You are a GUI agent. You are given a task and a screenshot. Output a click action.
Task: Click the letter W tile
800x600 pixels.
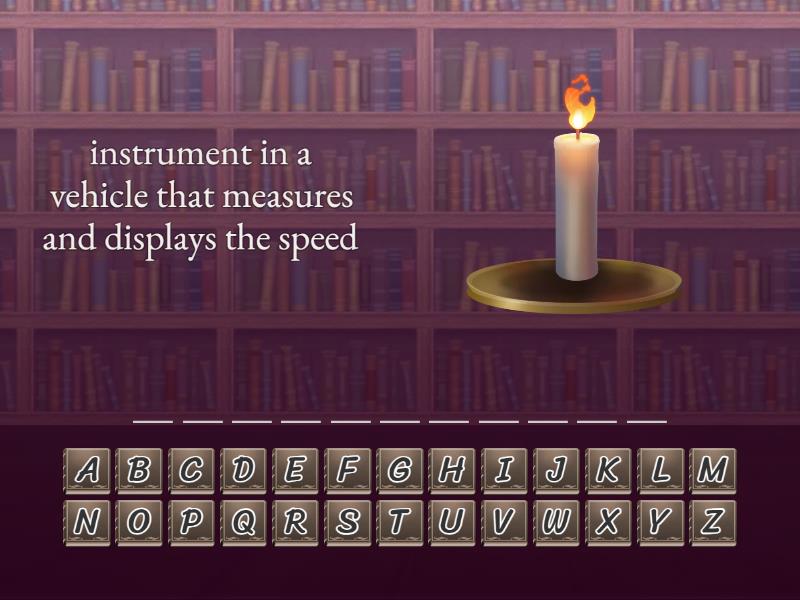[x=556, y=522]
